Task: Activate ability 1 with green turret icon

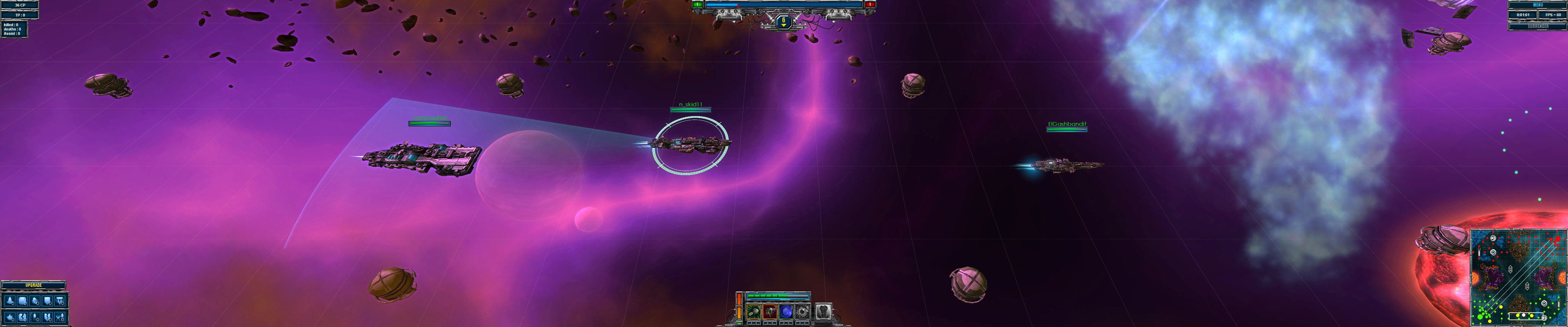Action: [x=754, y=312]
